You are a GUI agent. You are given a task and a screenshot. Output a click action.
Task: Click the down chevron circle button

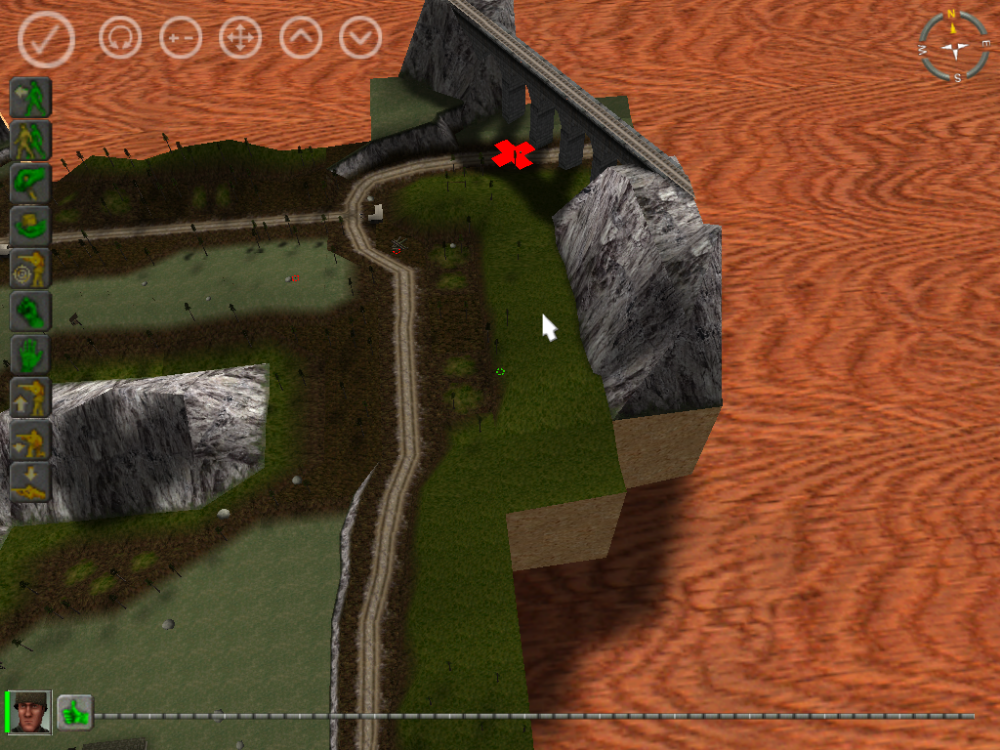(361, 39)
